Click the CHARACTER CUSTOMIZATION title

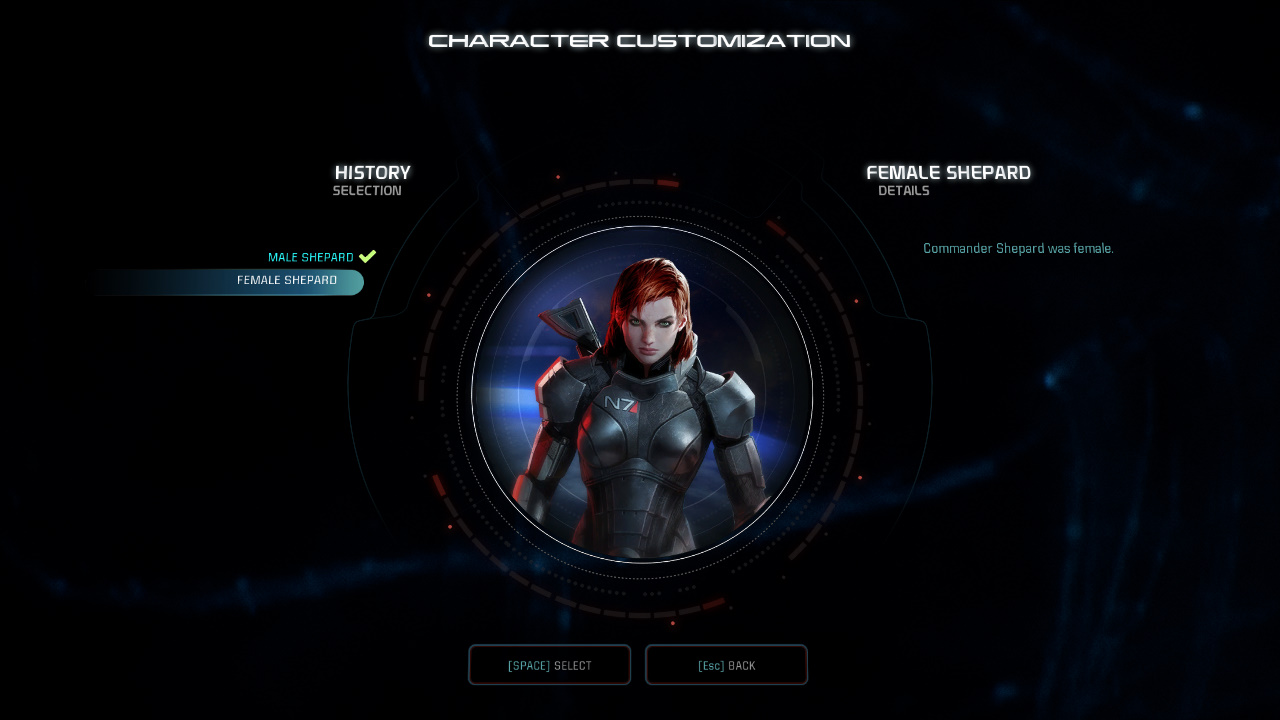(x=639, y=40)
